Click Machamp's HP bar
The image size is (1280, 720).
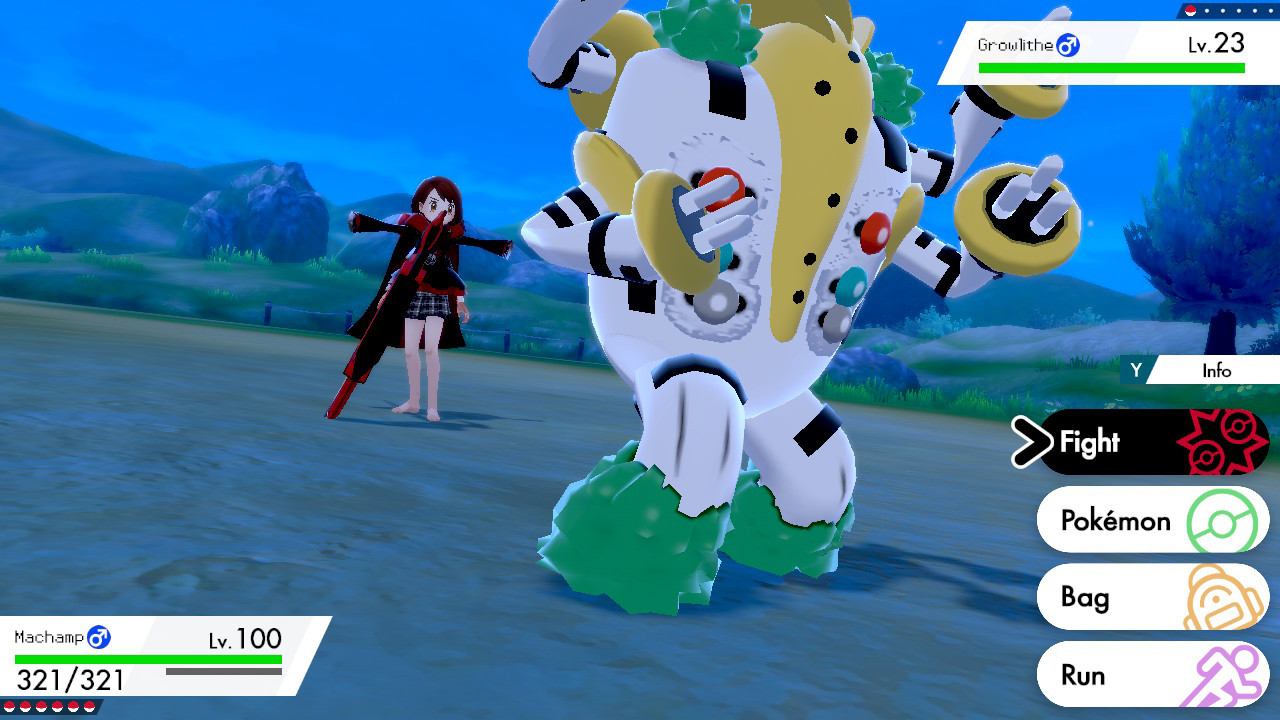click(150, 657)
